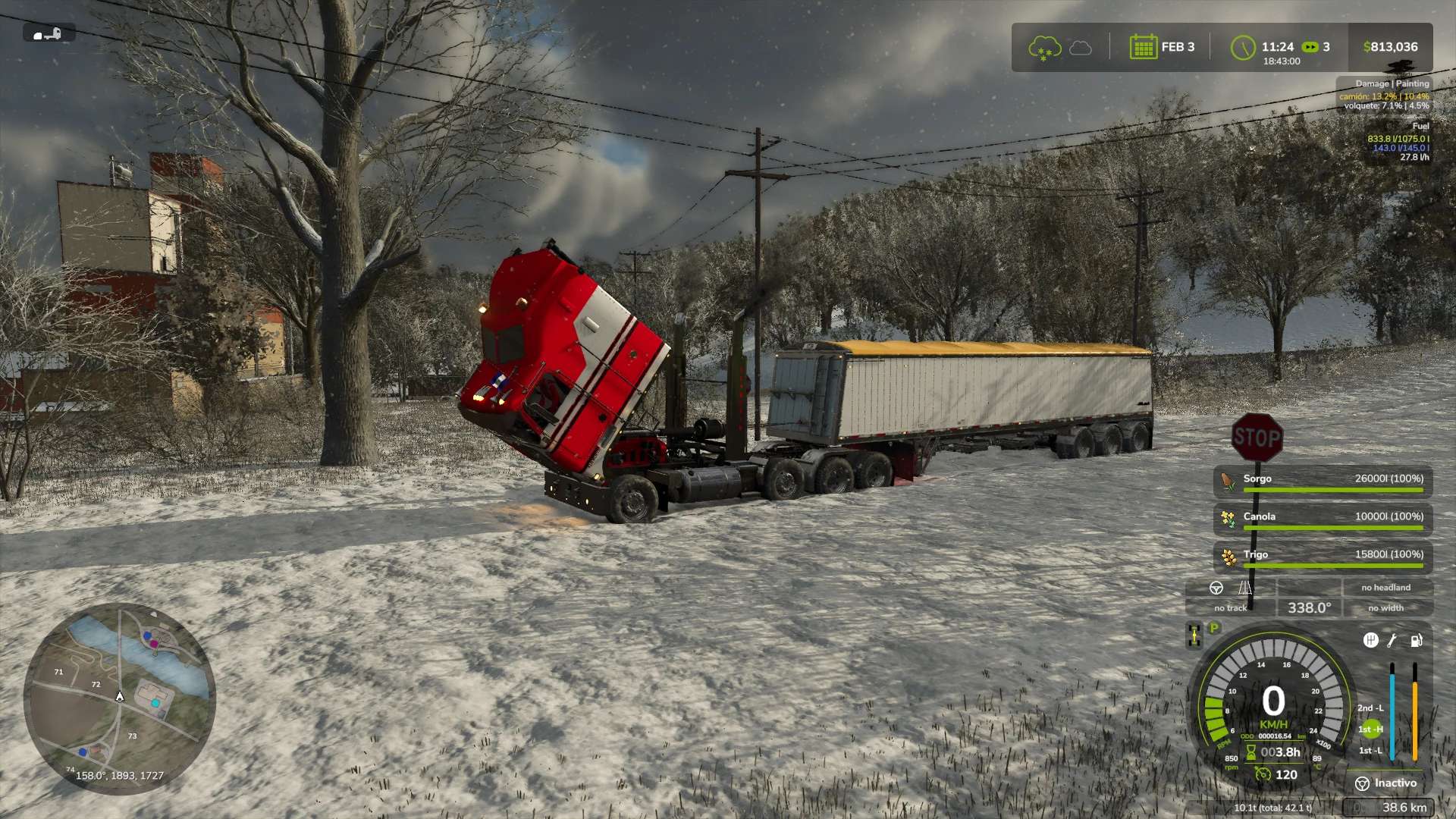Open the calendar showing FEB 3

(1143, 47)
